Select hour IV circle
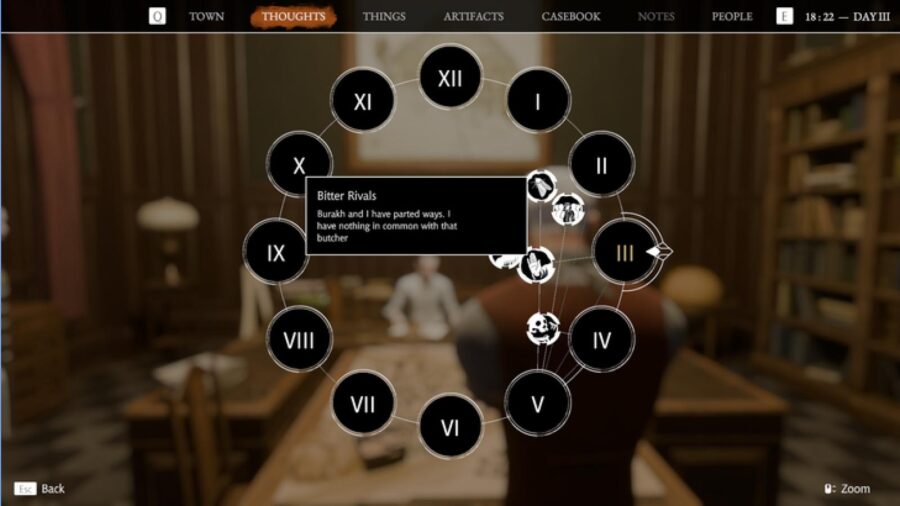 pos(601,340)
